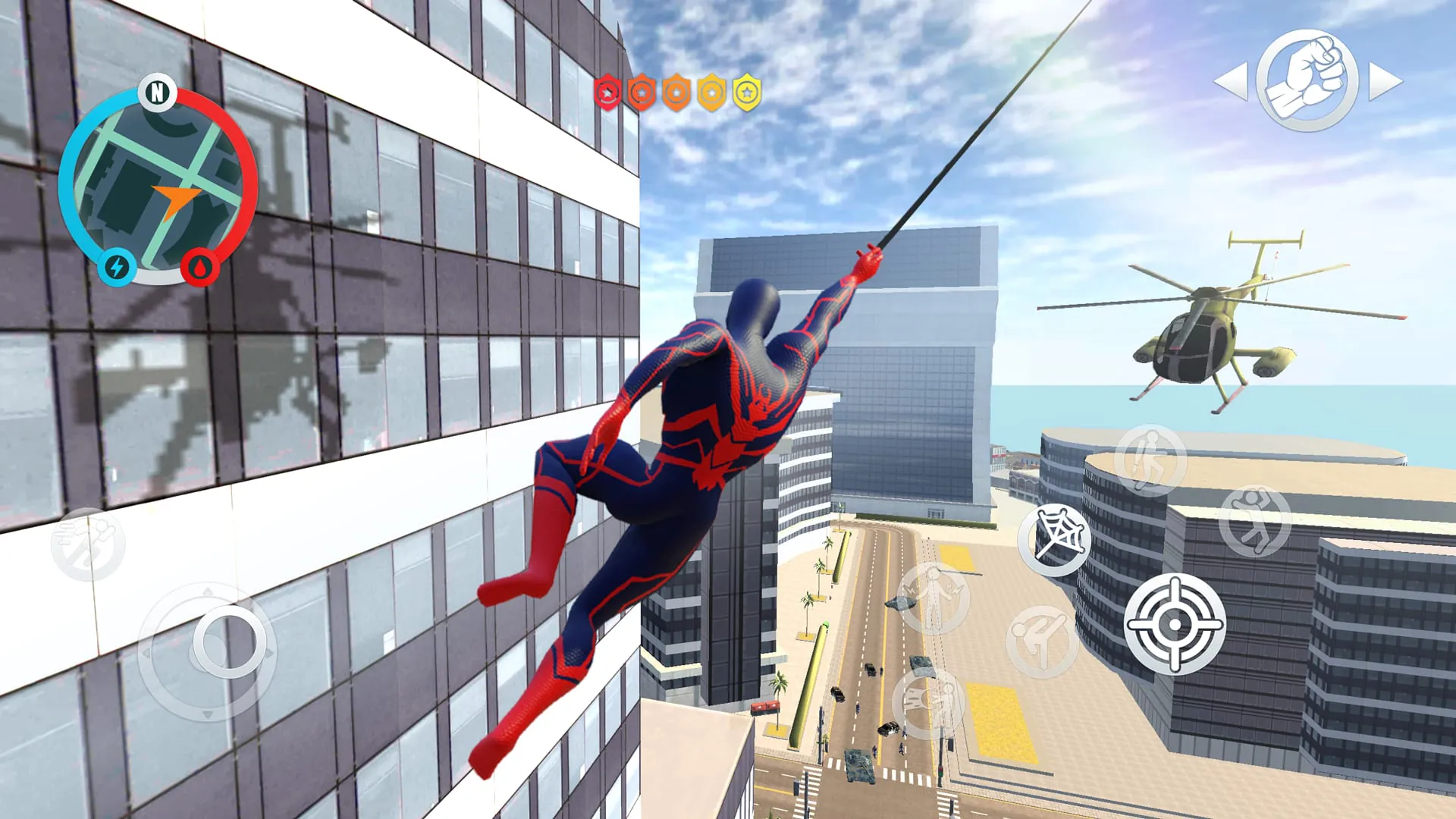The width and height of the screenshot is (1456, 819).
Task: Tap the blue lightning bolt energy icon
Action: pos(118,267)
